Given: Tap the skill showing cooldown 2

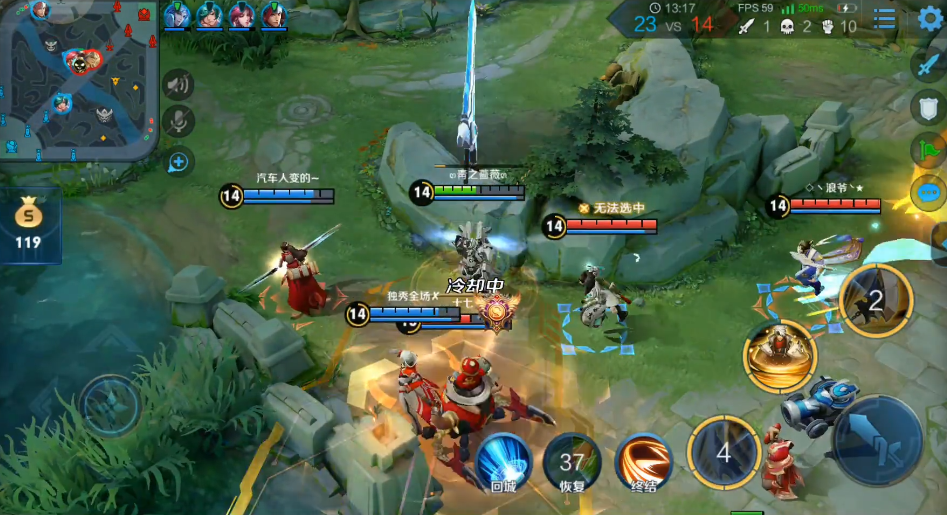Looking at the screenshot, I should 875,301.
